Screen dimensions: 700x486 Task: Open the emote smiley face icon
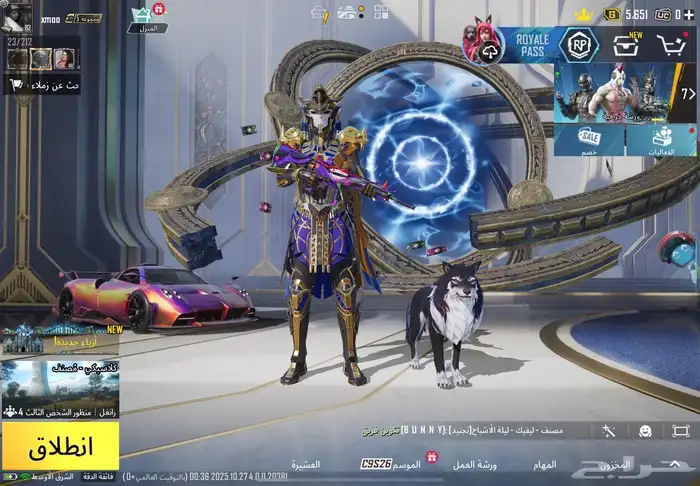point(645,431)
